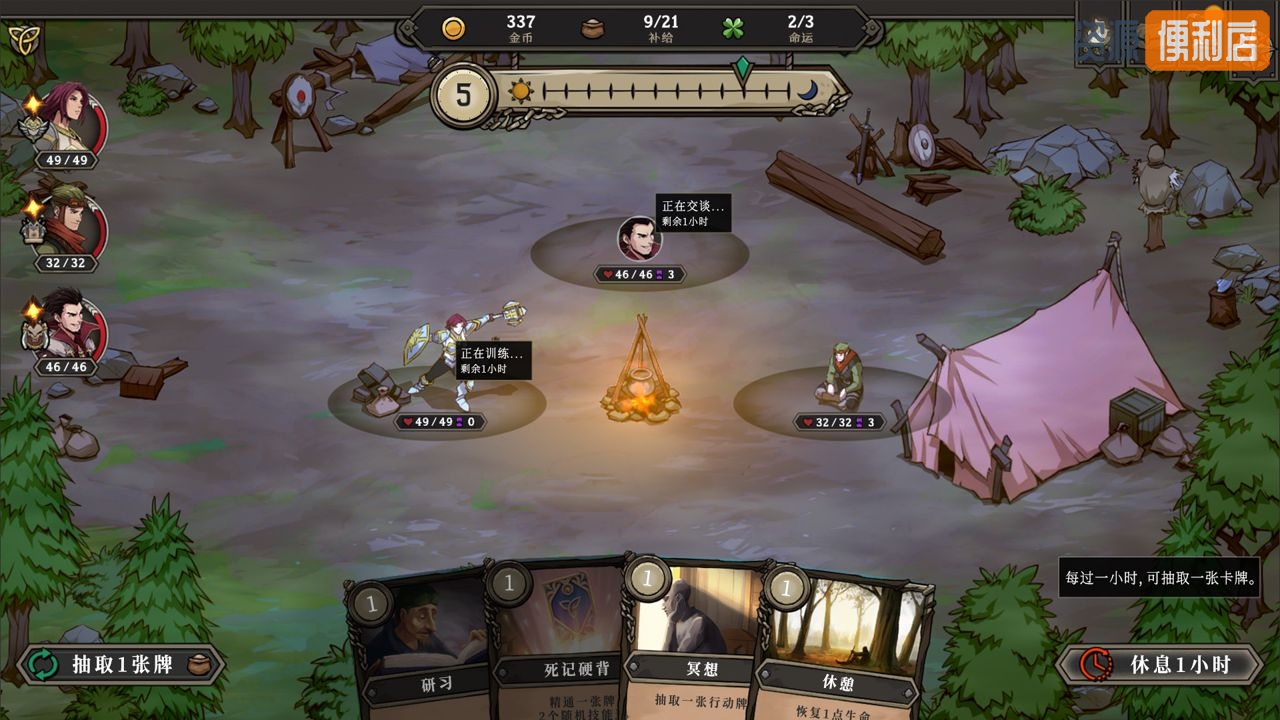
Task: Play the 休憩 card
Action: [x=840, y=645]
